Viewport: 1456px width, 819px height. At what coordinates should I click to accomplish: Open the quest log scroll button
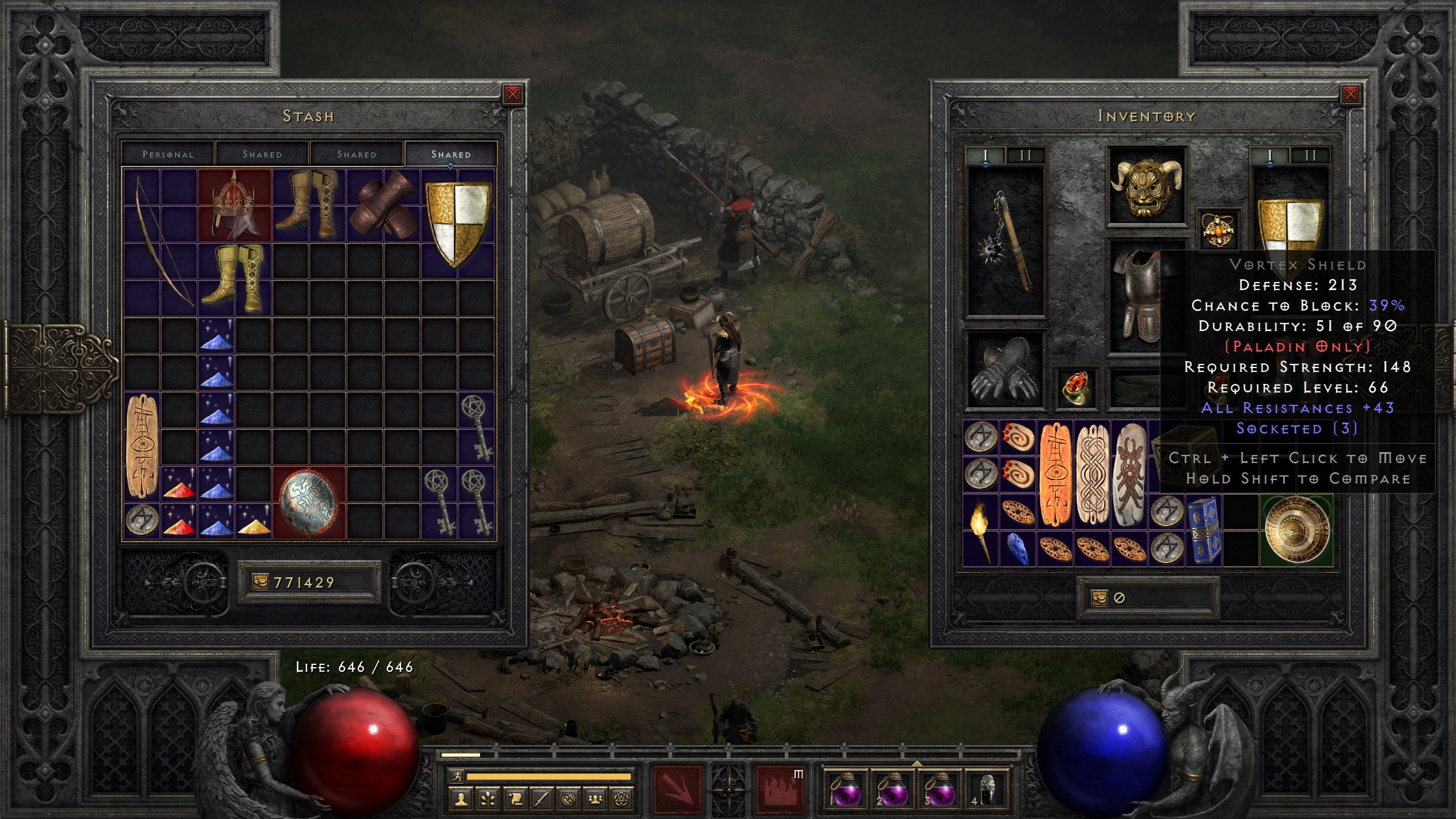(515, 799)
